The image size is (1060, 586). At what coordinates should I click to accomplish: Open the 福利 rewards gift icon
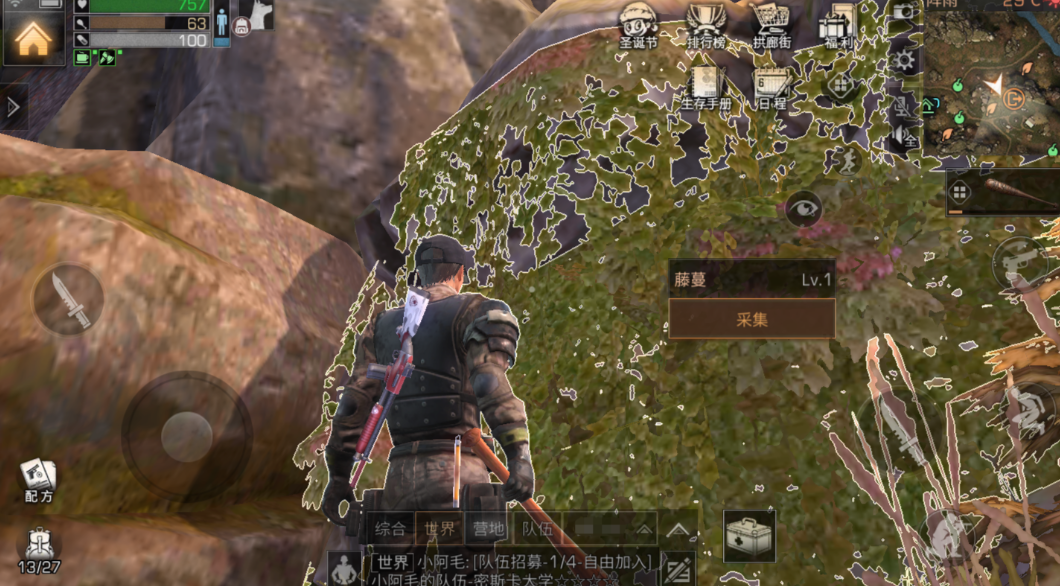click(x=836, y=23)
